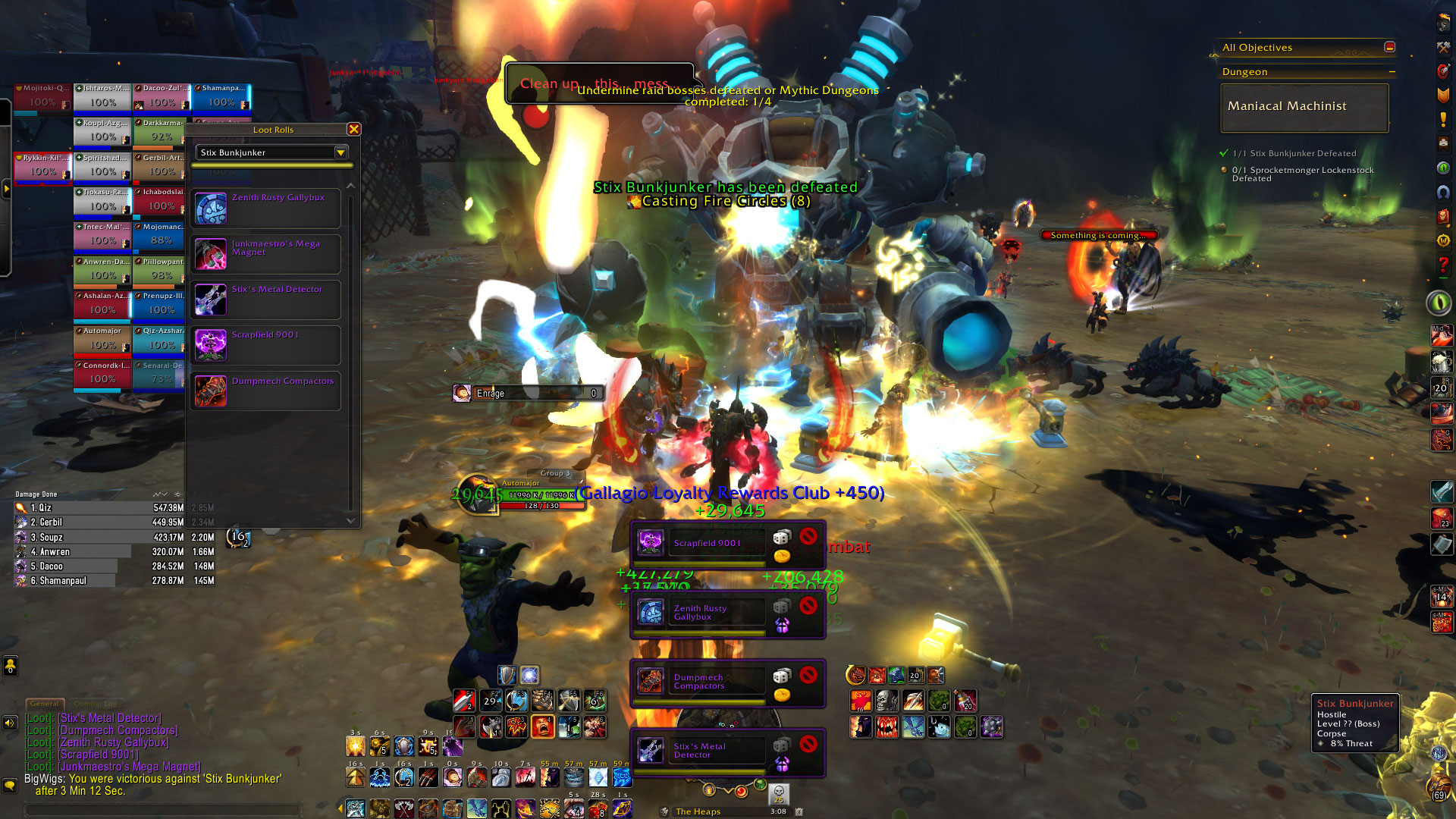Pass on the Scrapfield 9001 roll
This screenshot has width=1456, height=819.
(x=808, y=537)
